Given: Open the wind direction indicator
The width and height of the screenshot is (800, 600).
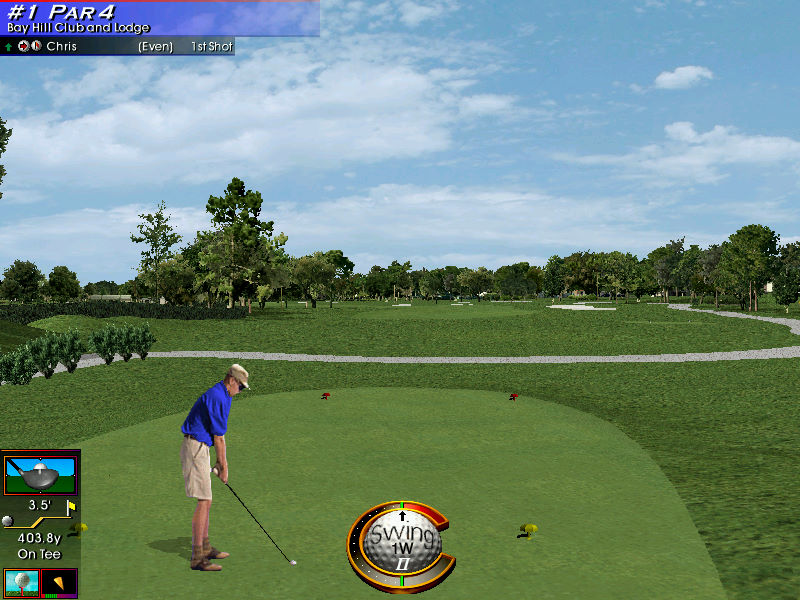Looking at the screenshot, I should coord(60,582).
